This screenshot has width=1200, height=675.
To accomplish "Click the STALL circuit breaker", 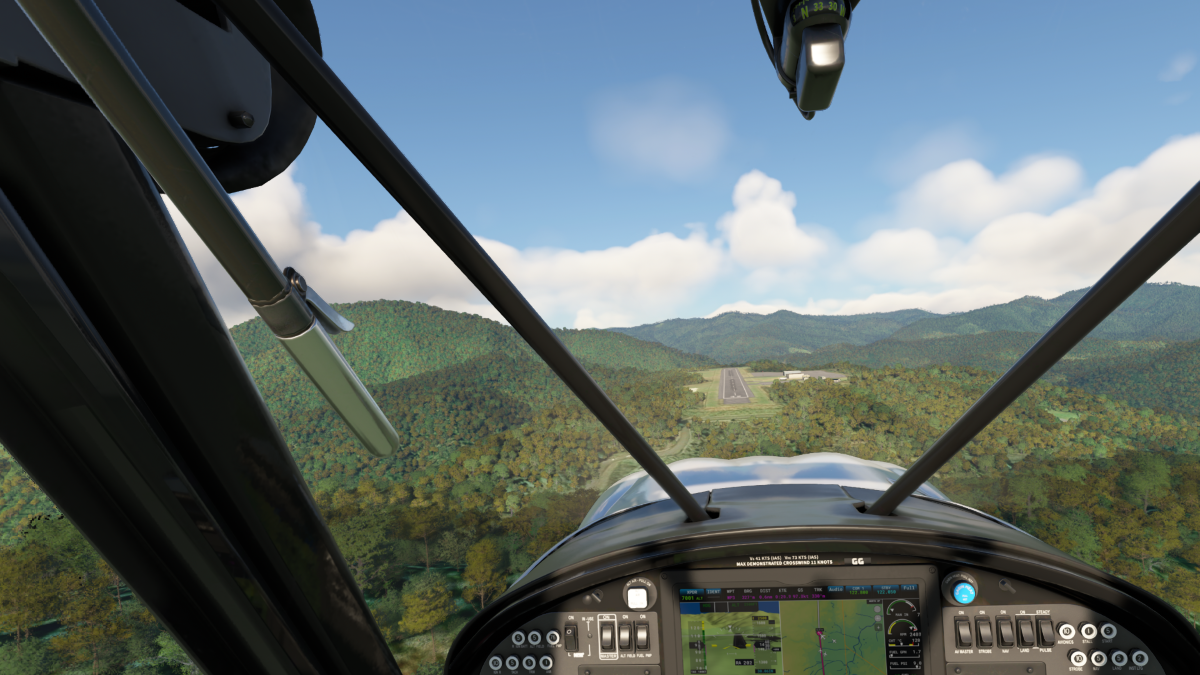I will point(1087,632).
